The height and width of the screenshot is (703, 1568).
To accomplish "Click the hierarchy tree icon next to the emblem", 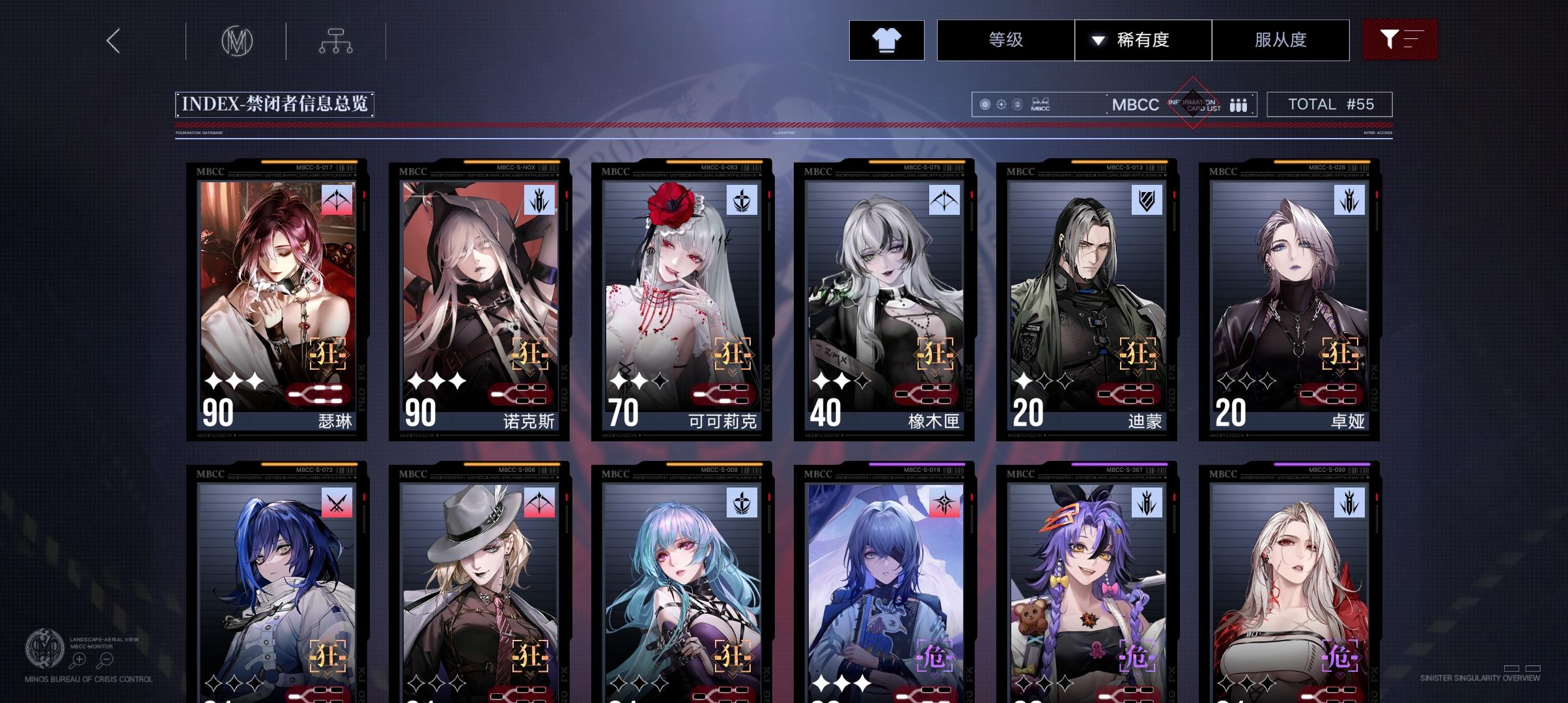I will [x=337, y=40].
